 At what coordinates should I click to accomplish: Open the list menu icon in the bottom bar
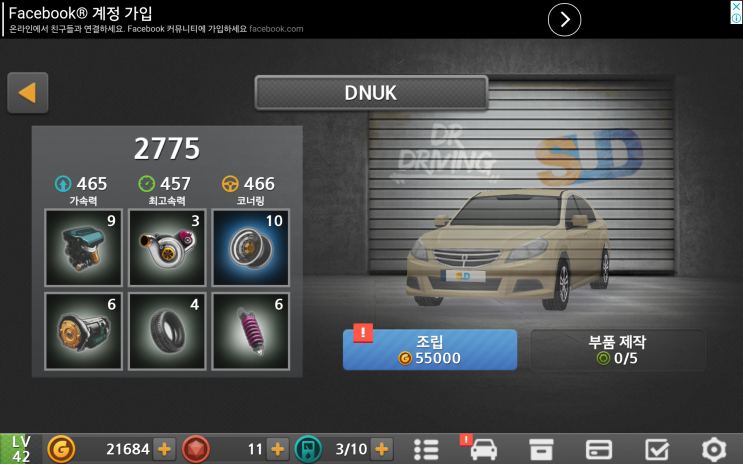[x=427, y=449]
